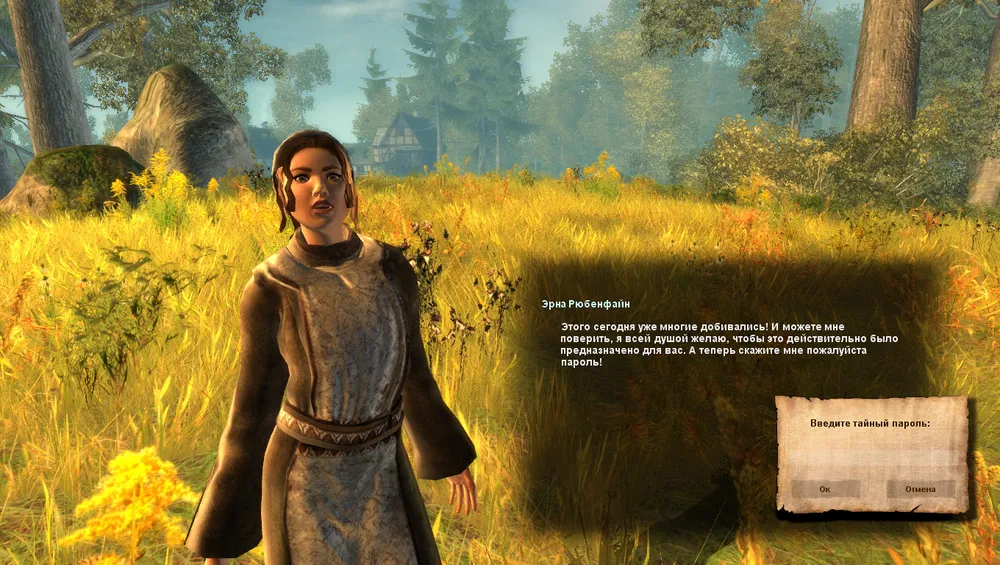Screen dimensions: 1000x565
Task: Cancel the password prompt with Отмена
Action: [x=920, y=489]
